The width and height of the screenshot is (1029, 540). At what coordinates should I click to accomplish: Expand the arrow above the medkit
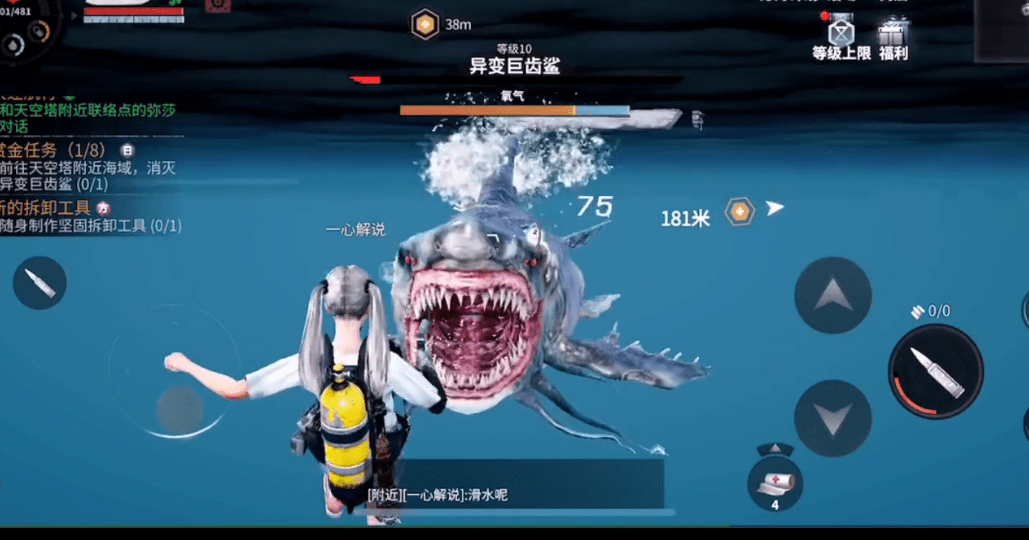pos(775,449)
